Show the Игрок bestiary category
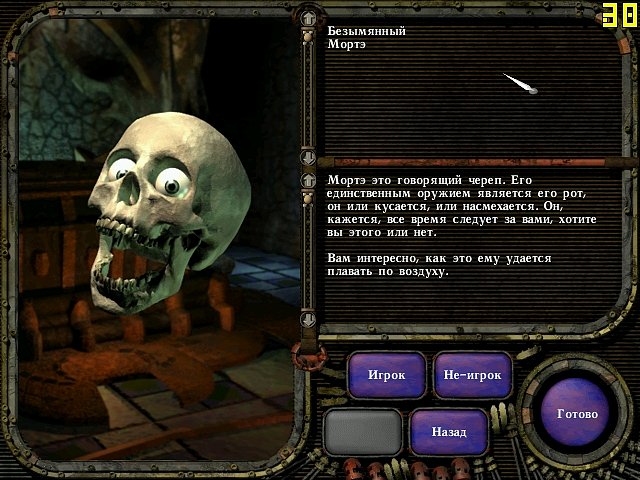 coord(386,376)
